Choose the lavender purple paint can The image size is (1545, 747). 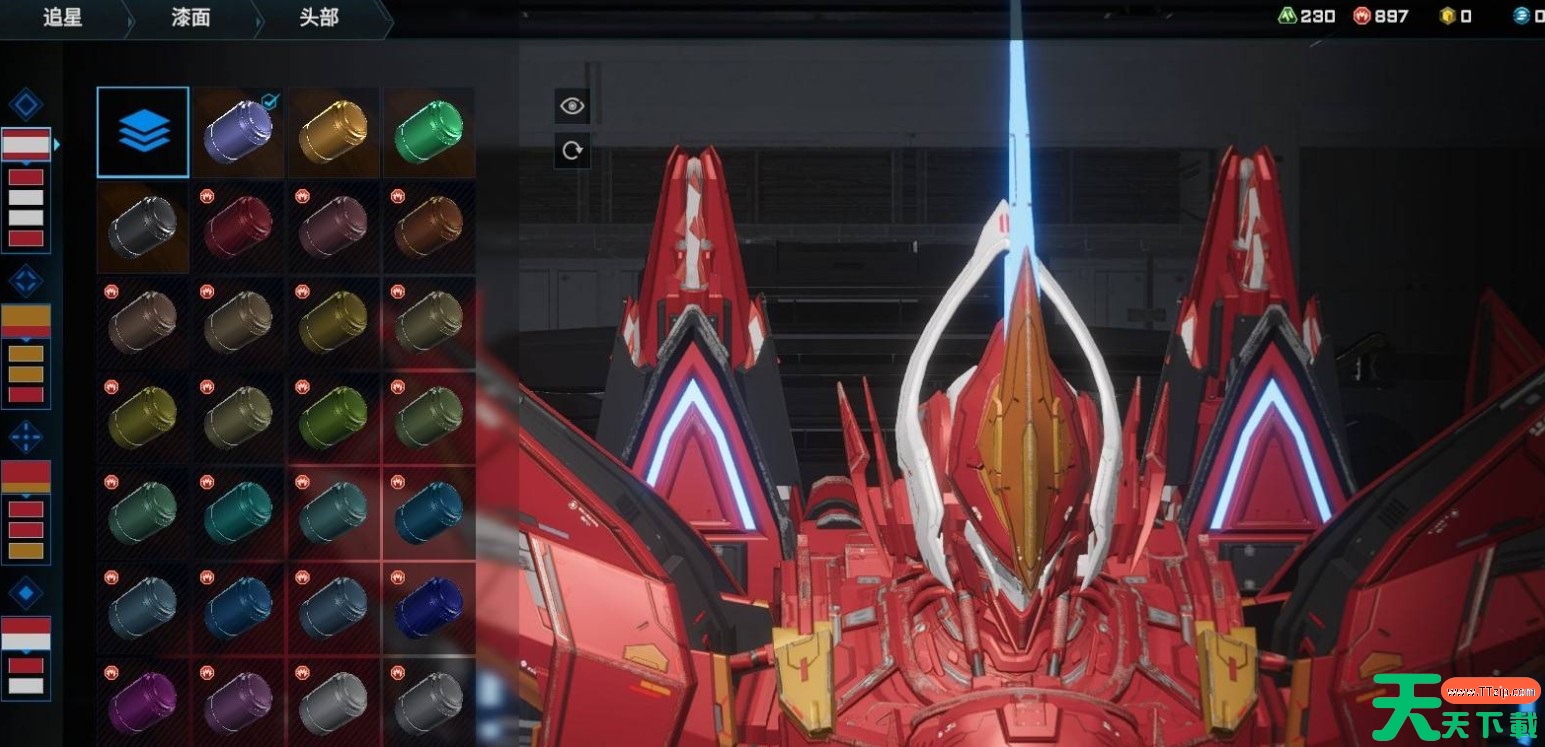(237, 132)
